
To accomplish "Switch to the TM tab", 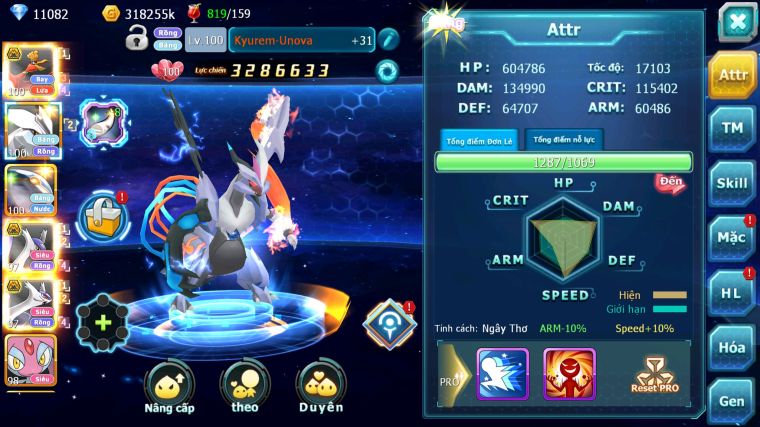I will 732,128.
